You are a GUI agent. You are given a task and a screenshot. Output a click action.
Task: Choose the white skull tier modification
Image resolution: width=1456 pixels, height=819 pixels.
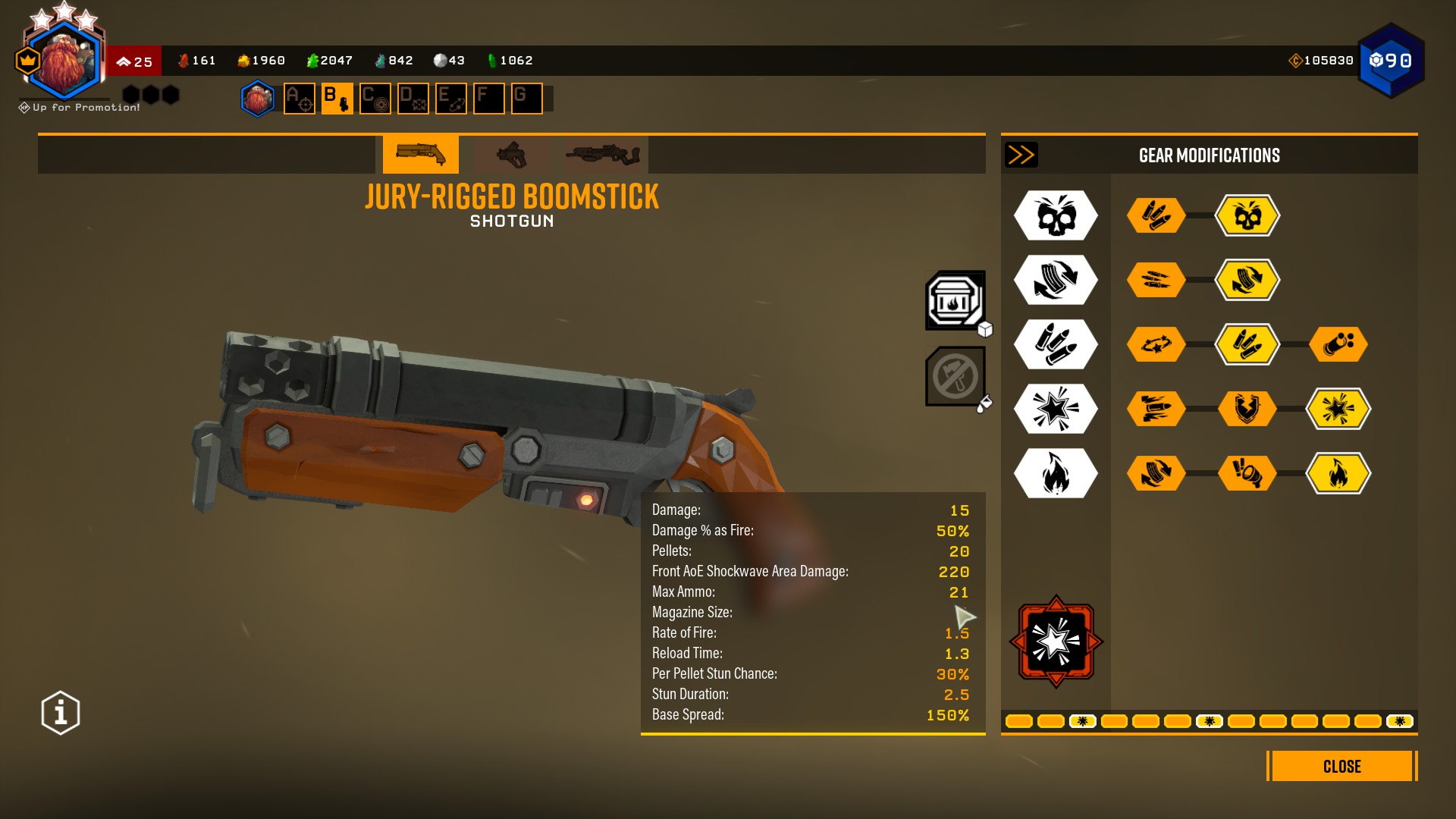tap(1056, 216)
